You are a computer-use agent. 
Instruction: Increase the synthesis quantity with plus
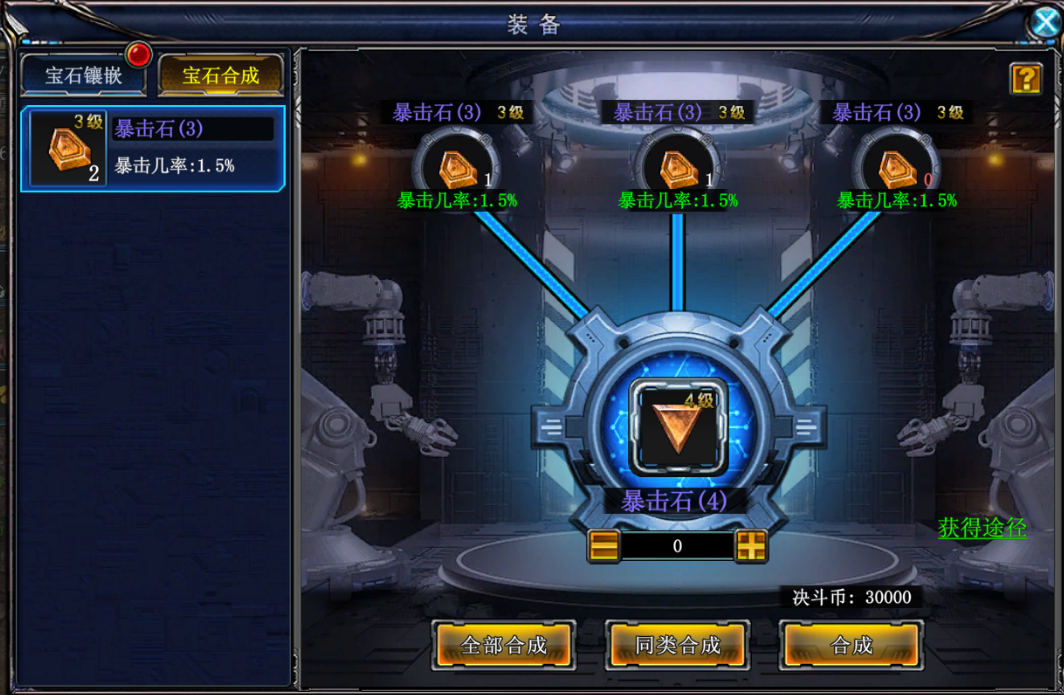pyautogui.click(x=751, y=546)
